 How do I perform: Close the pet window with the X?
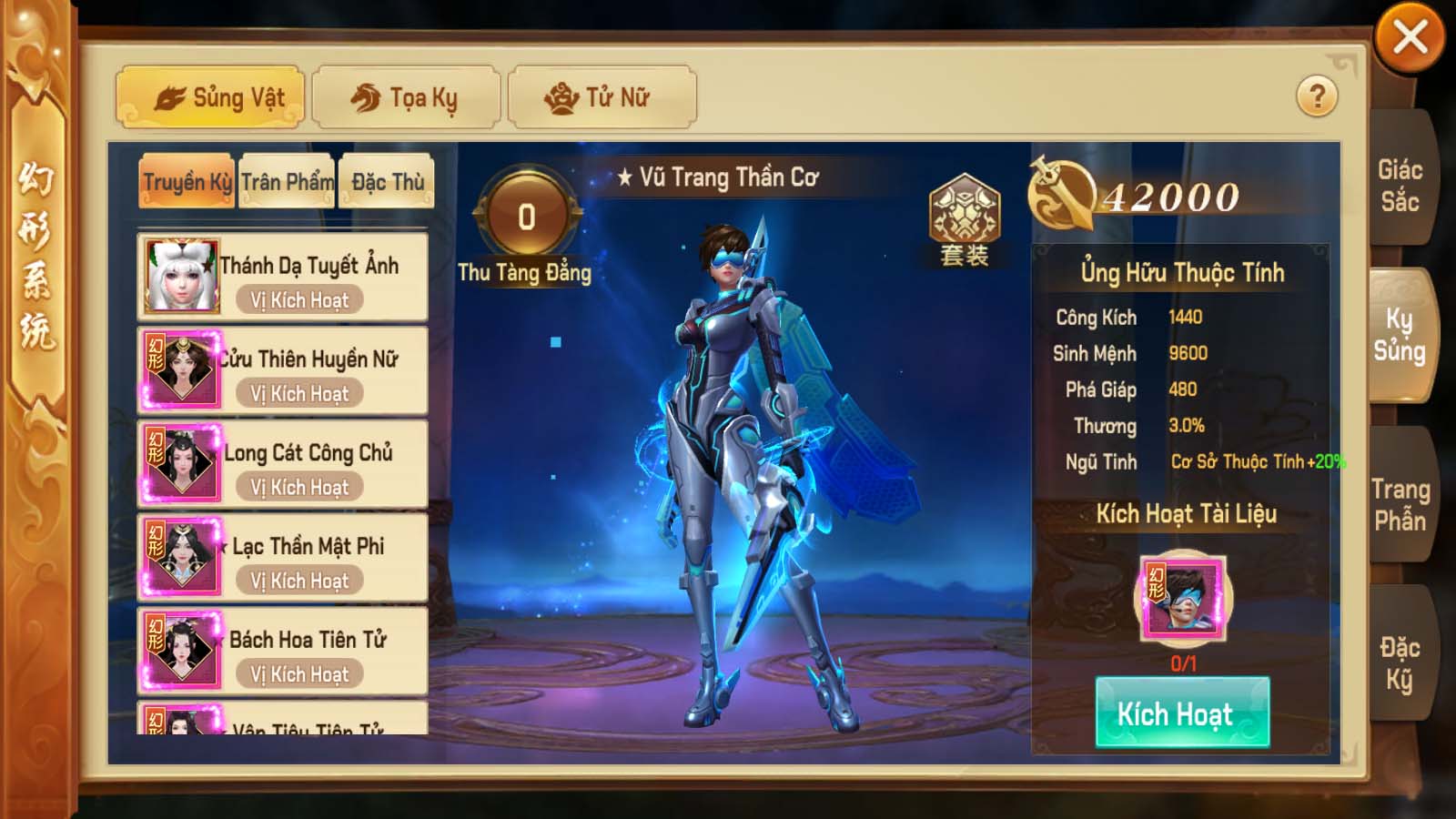[1410, 38]
